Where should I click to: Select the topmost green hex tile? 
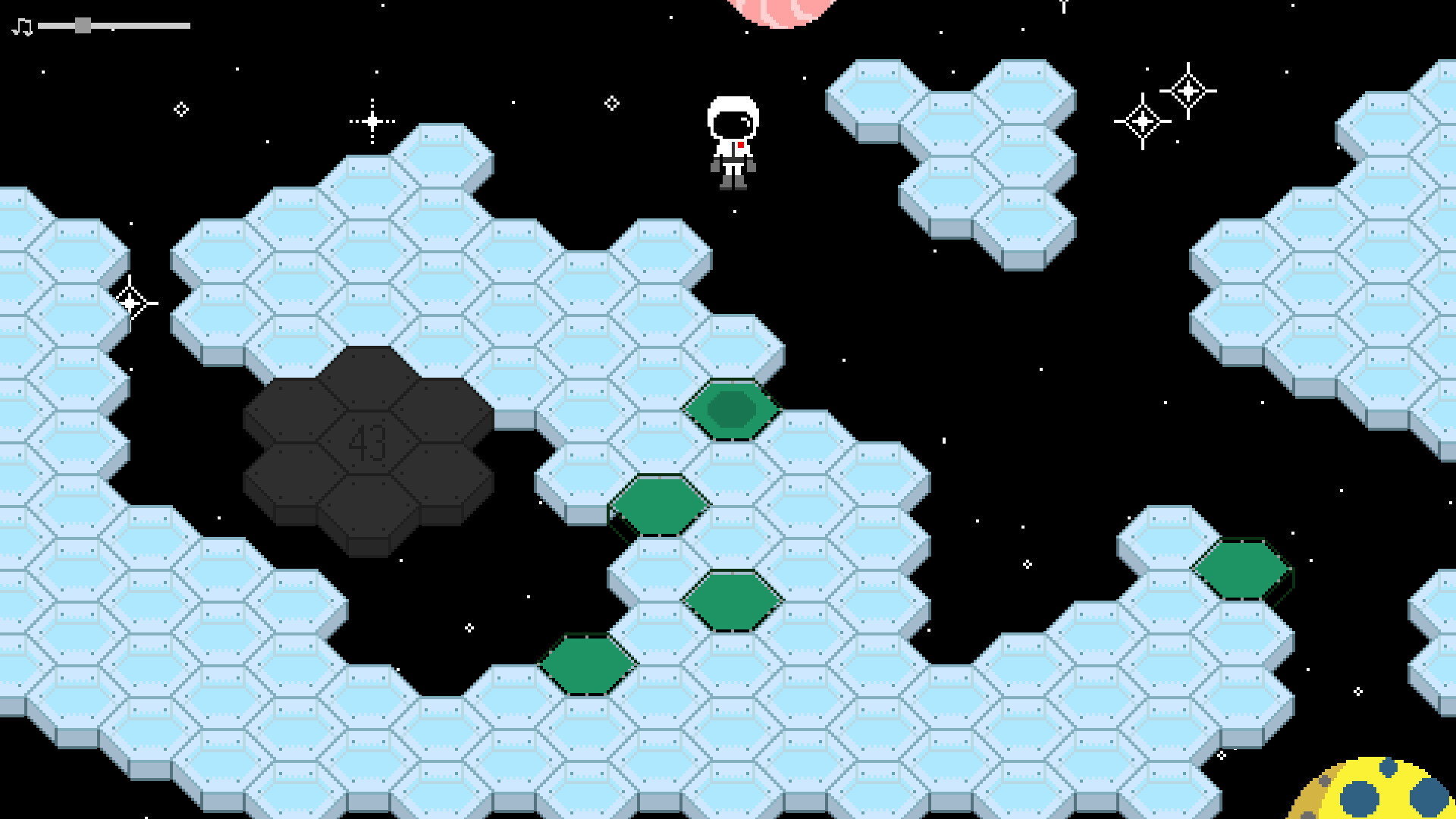tap(730, 411)
